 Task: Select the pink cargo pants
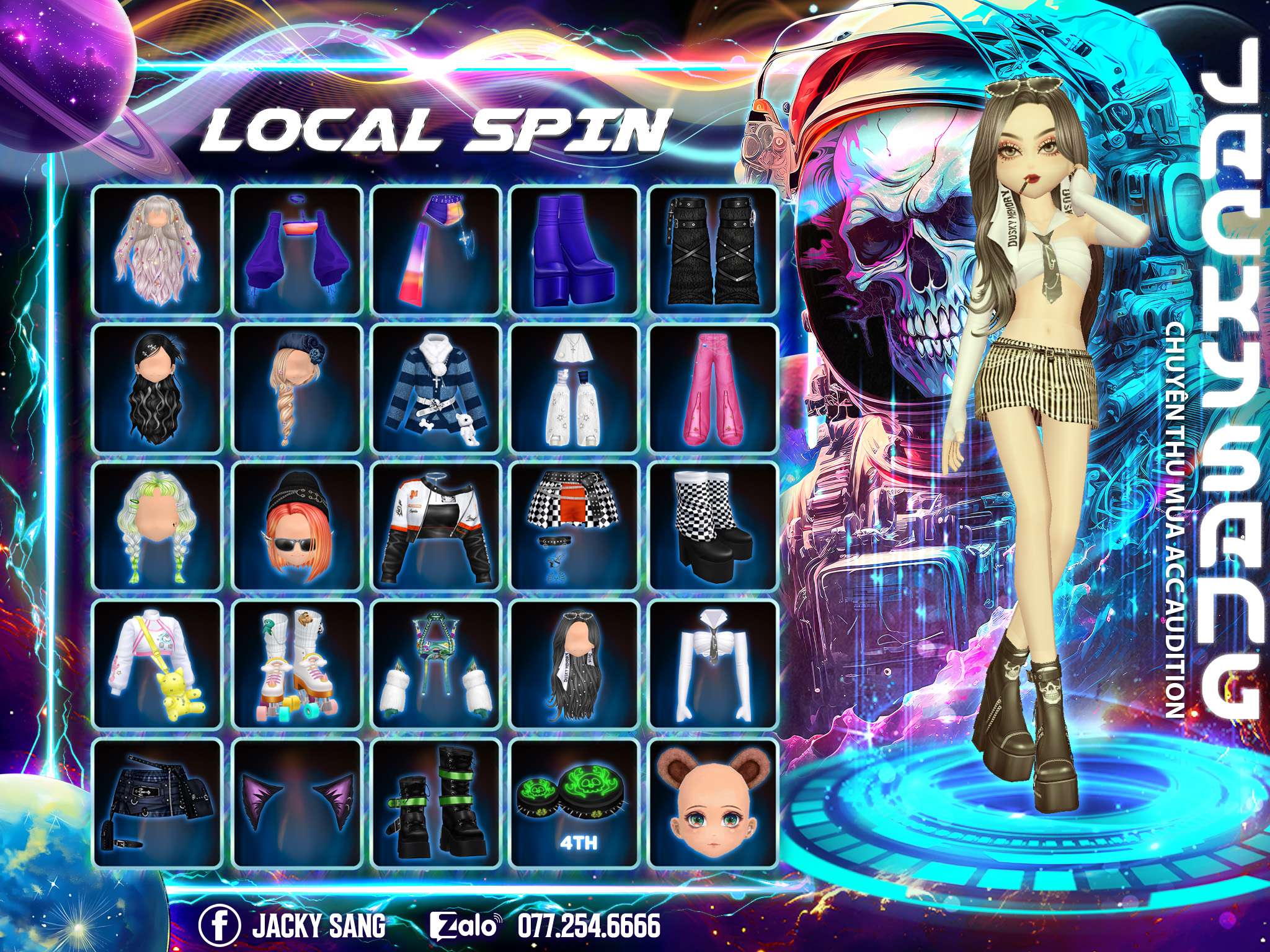713,388
